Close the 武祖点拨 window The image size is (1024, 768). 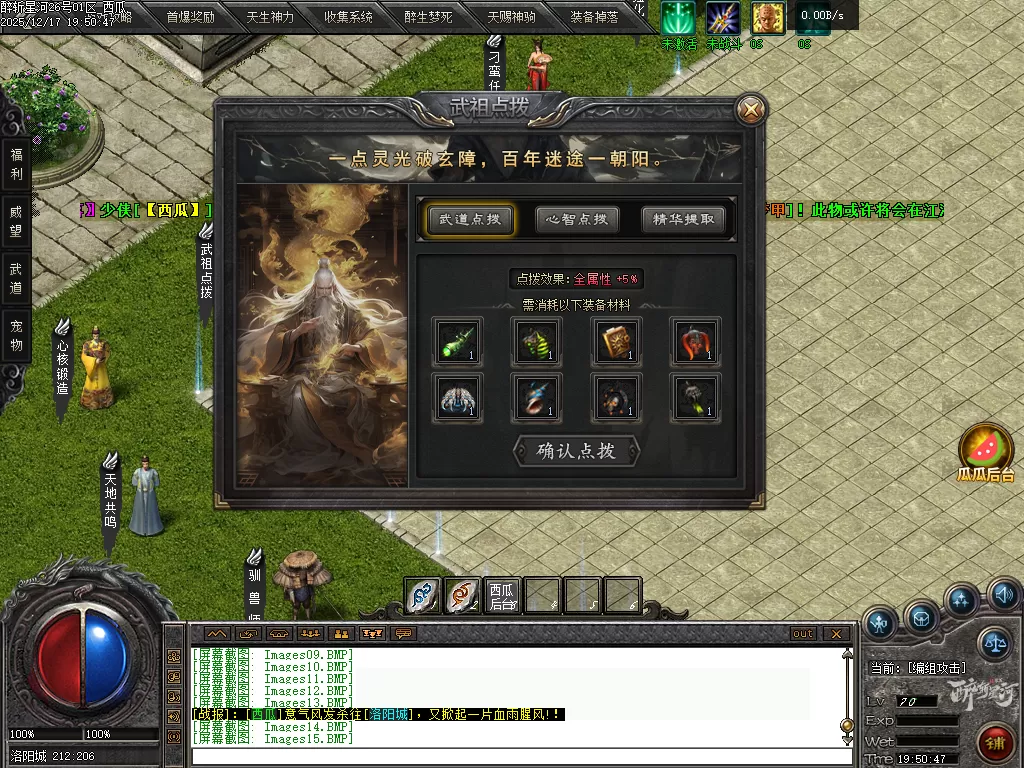(x=750, y=109)
